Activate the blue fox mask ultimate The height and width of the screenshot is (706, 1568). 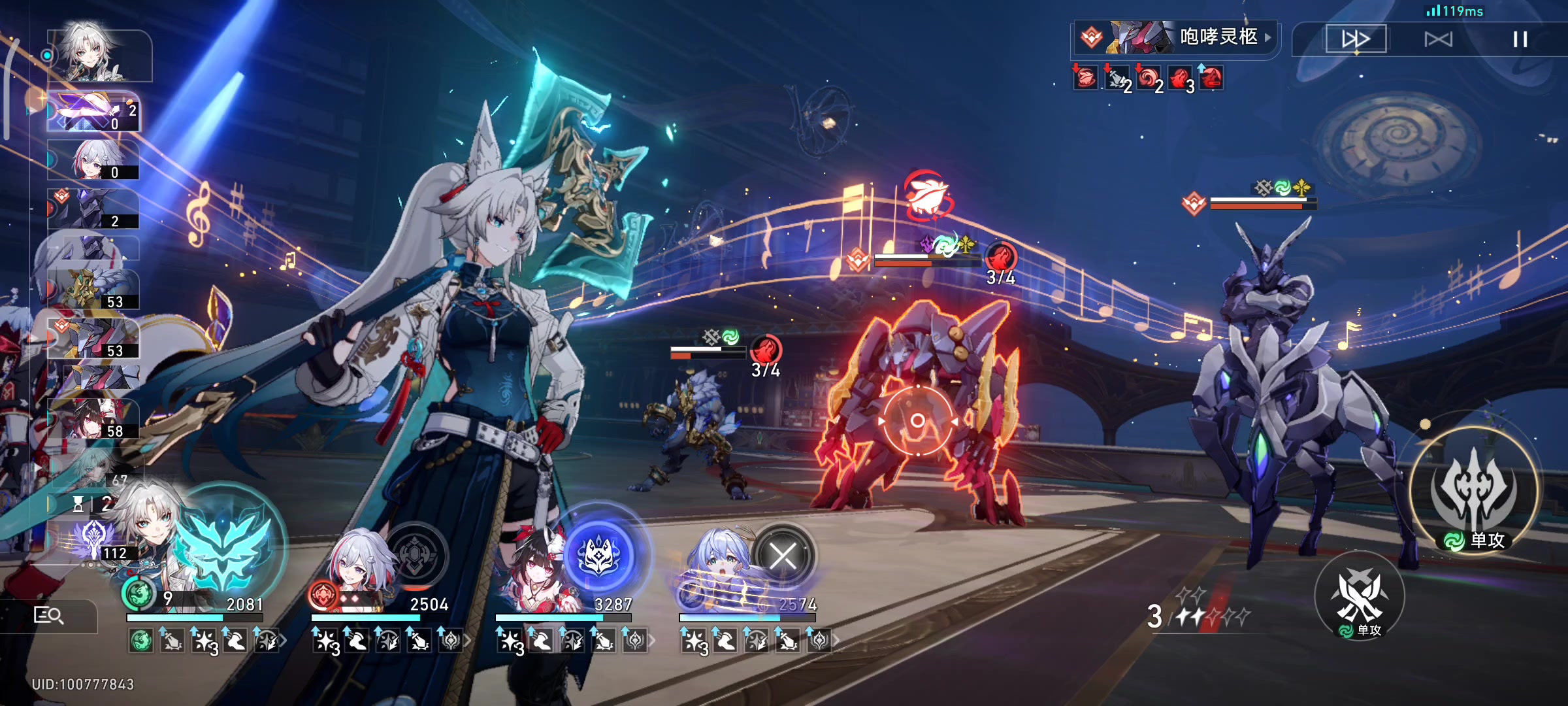(x=599, y=554)
